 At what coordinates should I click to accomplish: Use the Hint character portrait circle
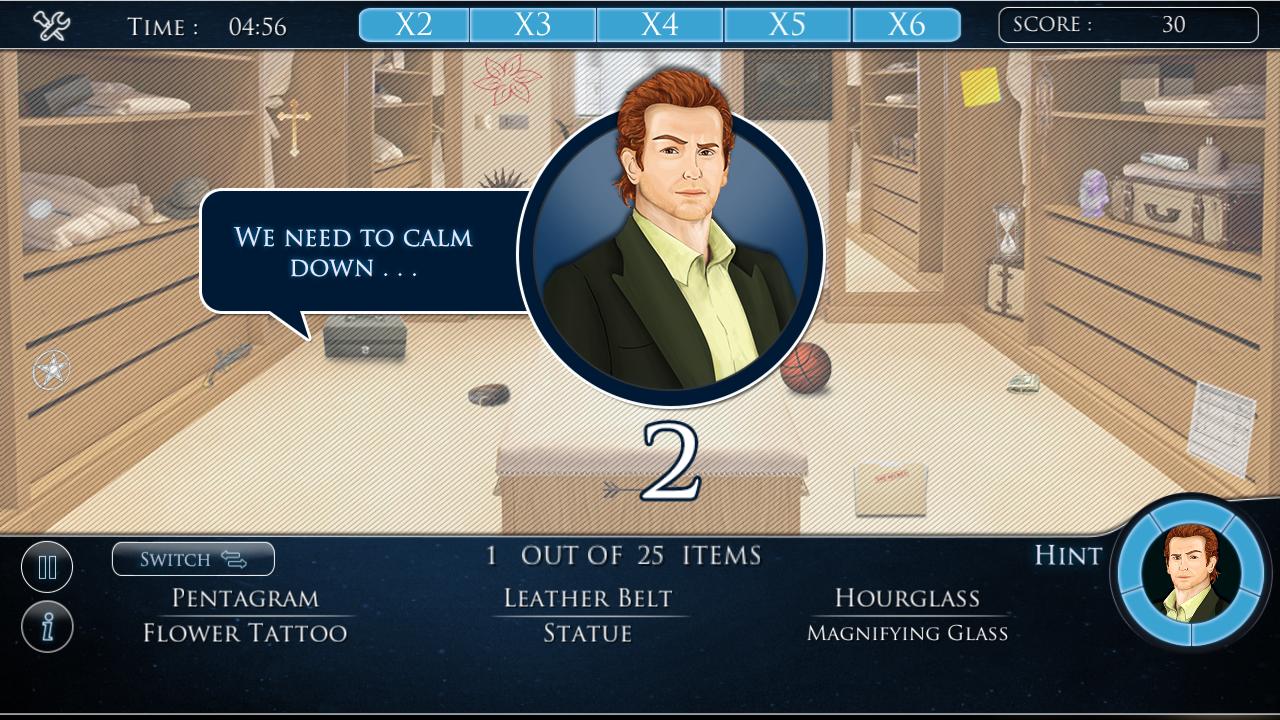tap(1192, 582)
